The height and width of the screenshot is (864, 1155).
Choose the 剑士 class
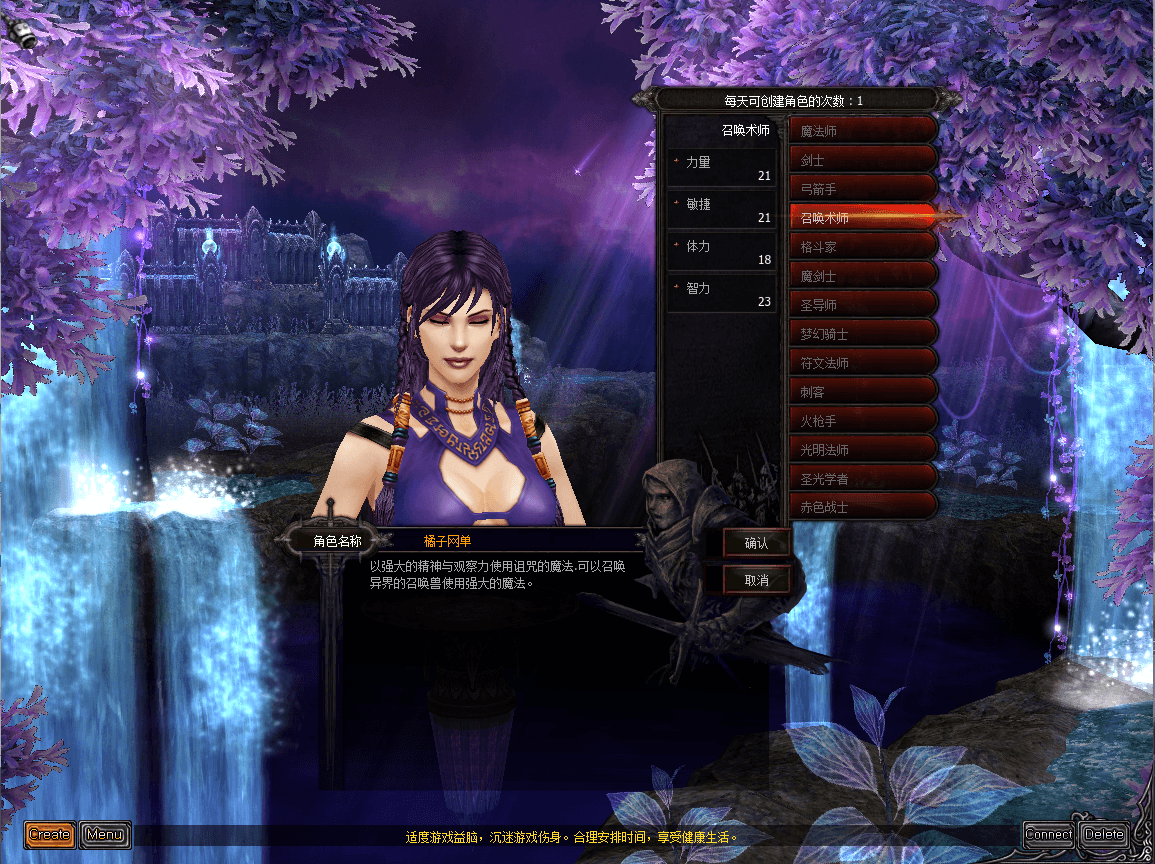(x=862, y=159)
